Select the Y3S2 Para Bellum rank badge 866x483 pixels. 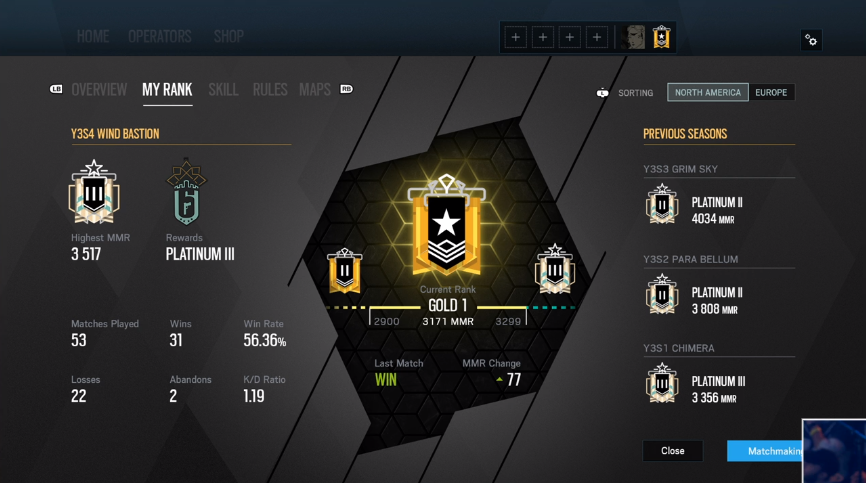click(x=661, y=295)
